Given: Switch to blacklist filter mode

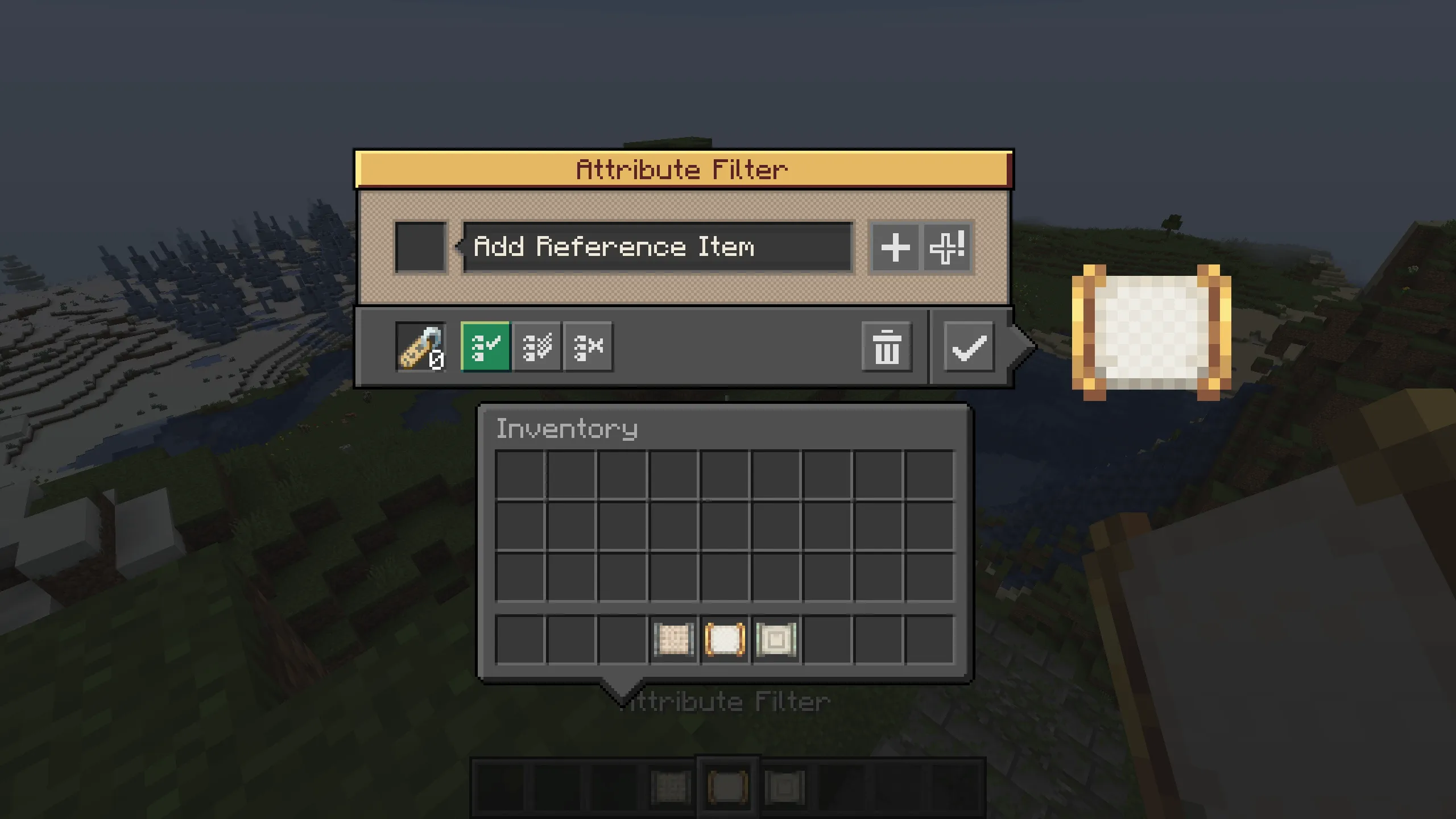Looking at the screenshot, I should (x=588, y=348).
